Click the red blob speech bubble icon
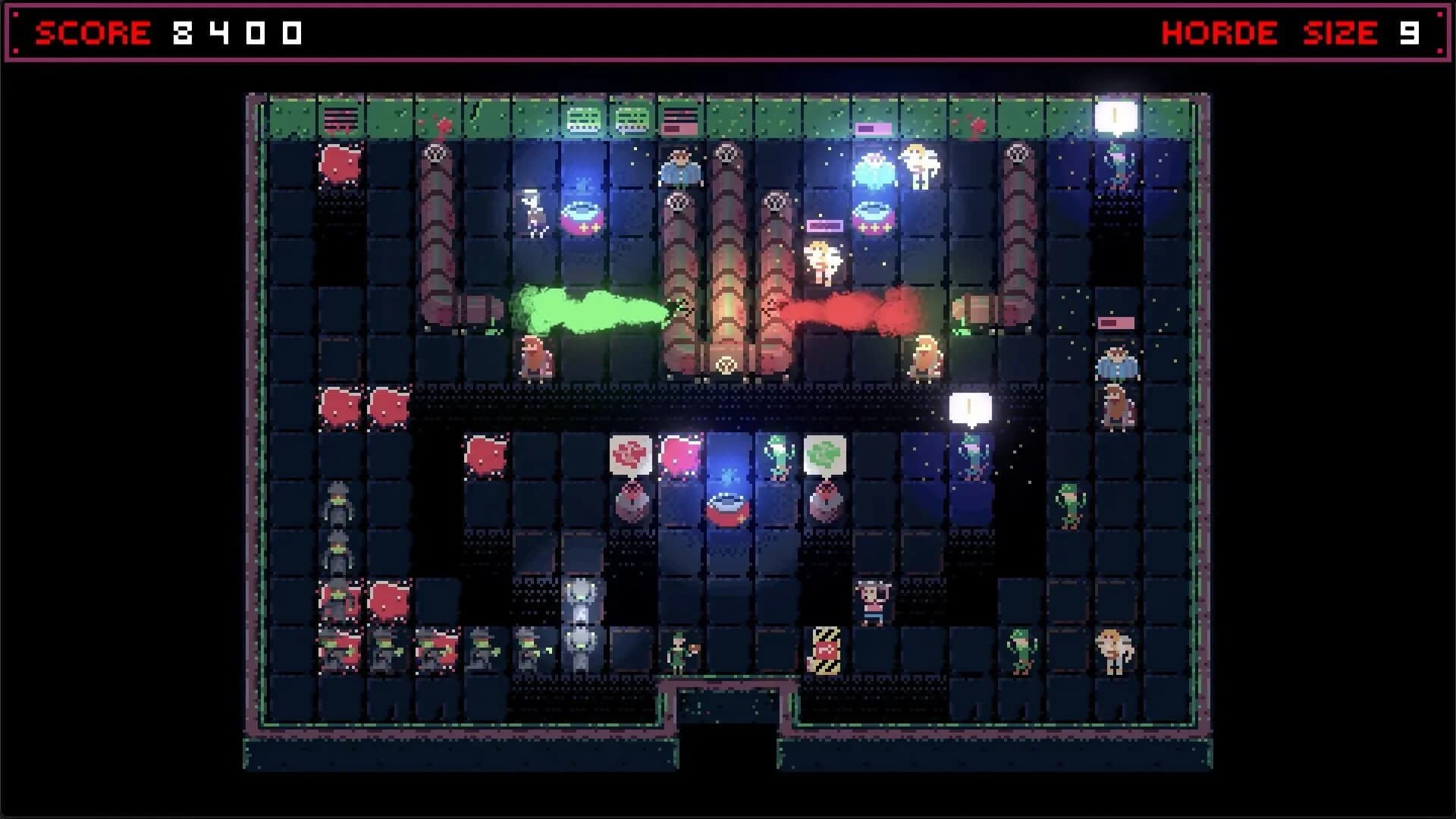Screen dimensions: 1456x819 click(x=630, y=453)
